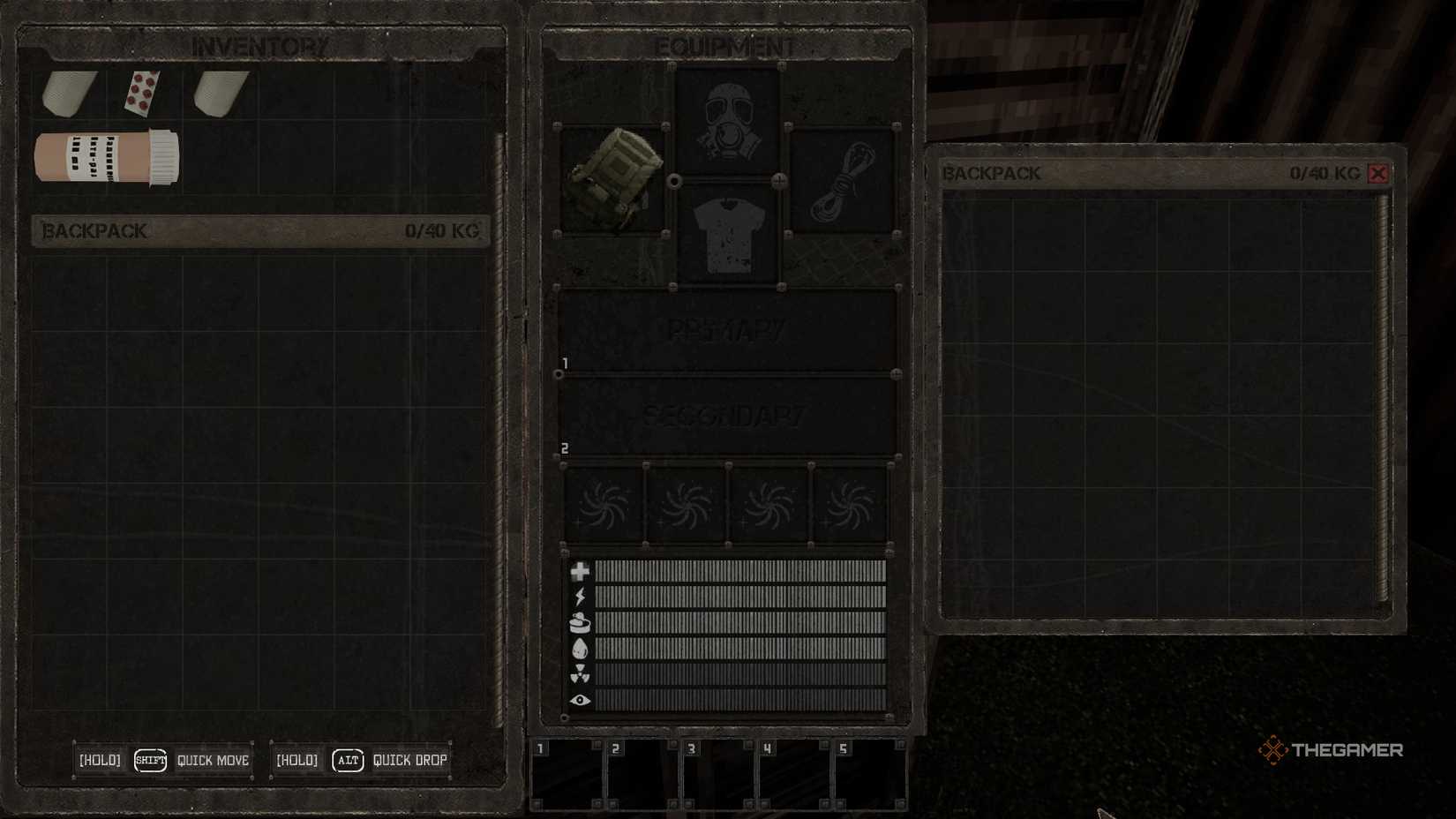The height and width of the screenshot is (819, 1456).
Task: Click the first artifact swirl slot
Action: (x=604, y=503)
